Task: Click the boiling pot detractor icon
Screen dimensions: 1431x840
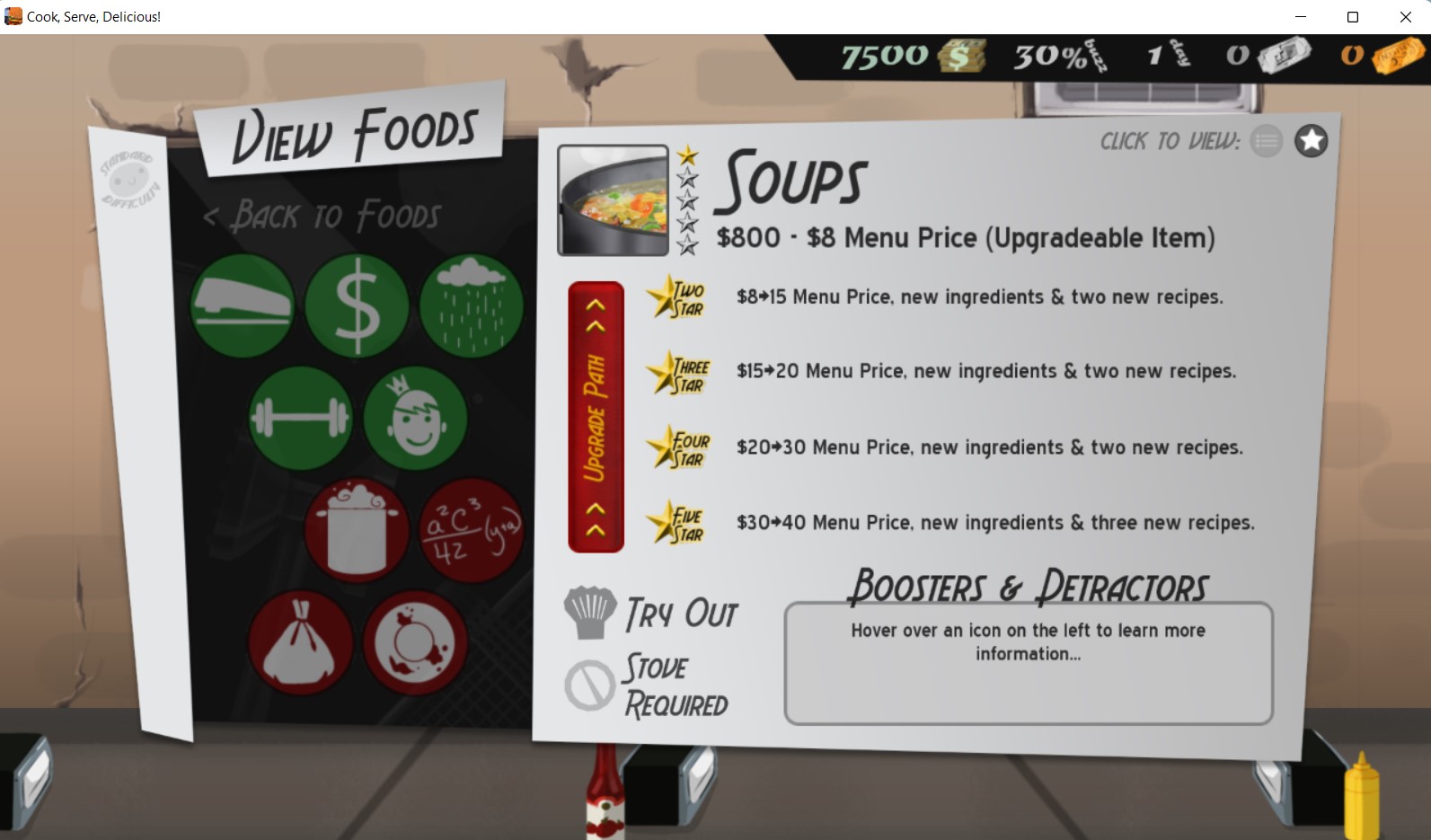Action: tap(356, 529)
